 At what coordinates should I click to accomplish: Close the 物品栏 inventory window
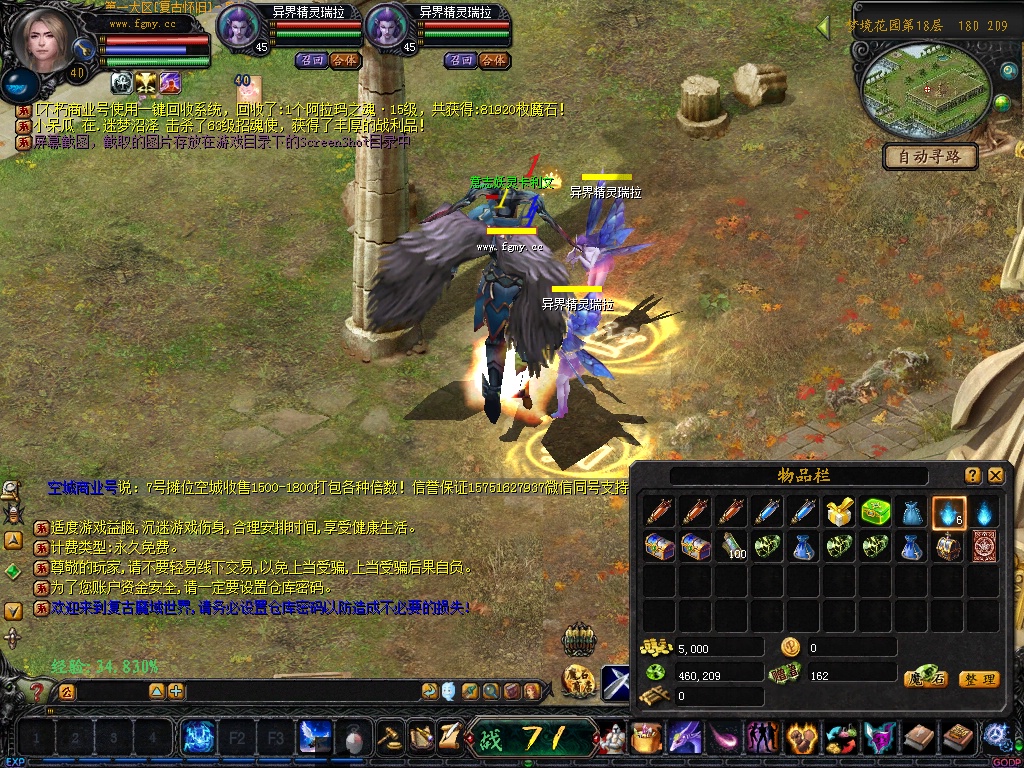(x=996, y=475)
